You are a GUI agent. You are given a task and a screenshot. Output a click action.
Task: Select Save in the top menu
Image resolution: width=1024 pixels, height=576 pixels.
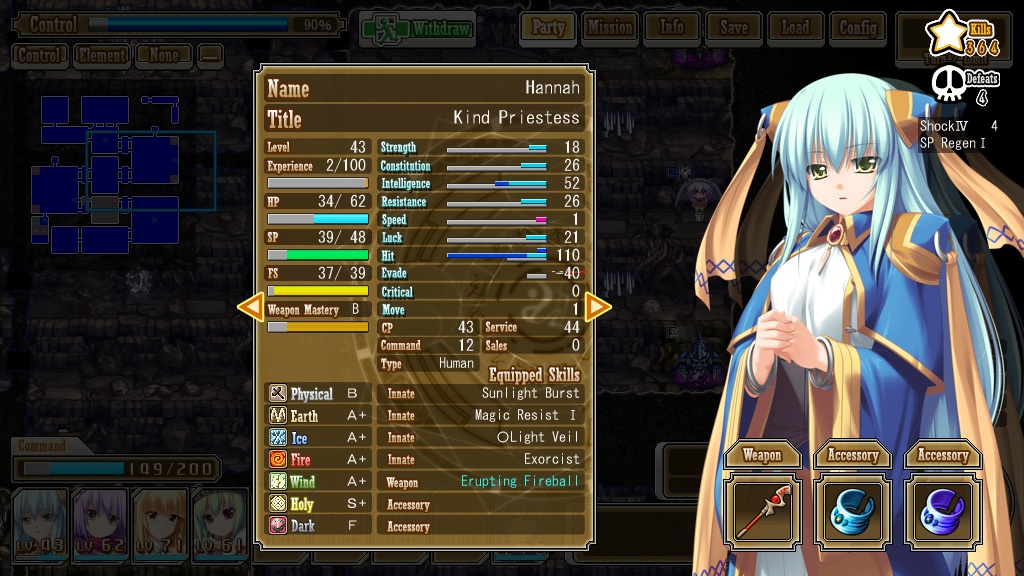tap(734, 28)
